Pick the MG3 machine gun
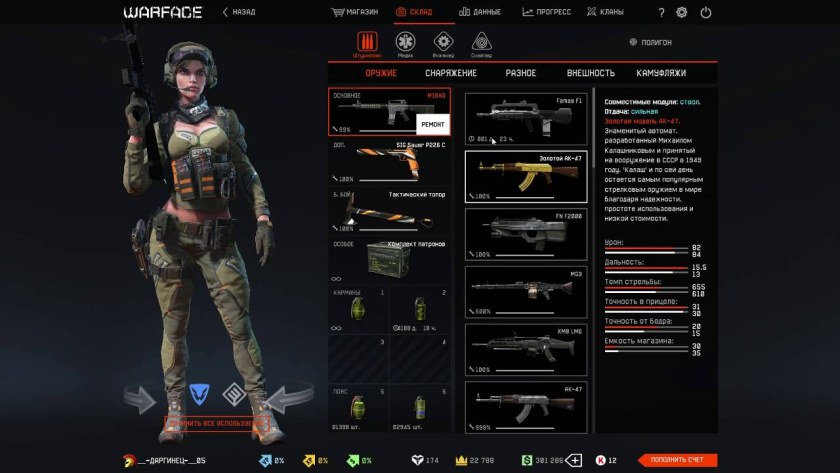The image size is (840, 473). (526, 292)
